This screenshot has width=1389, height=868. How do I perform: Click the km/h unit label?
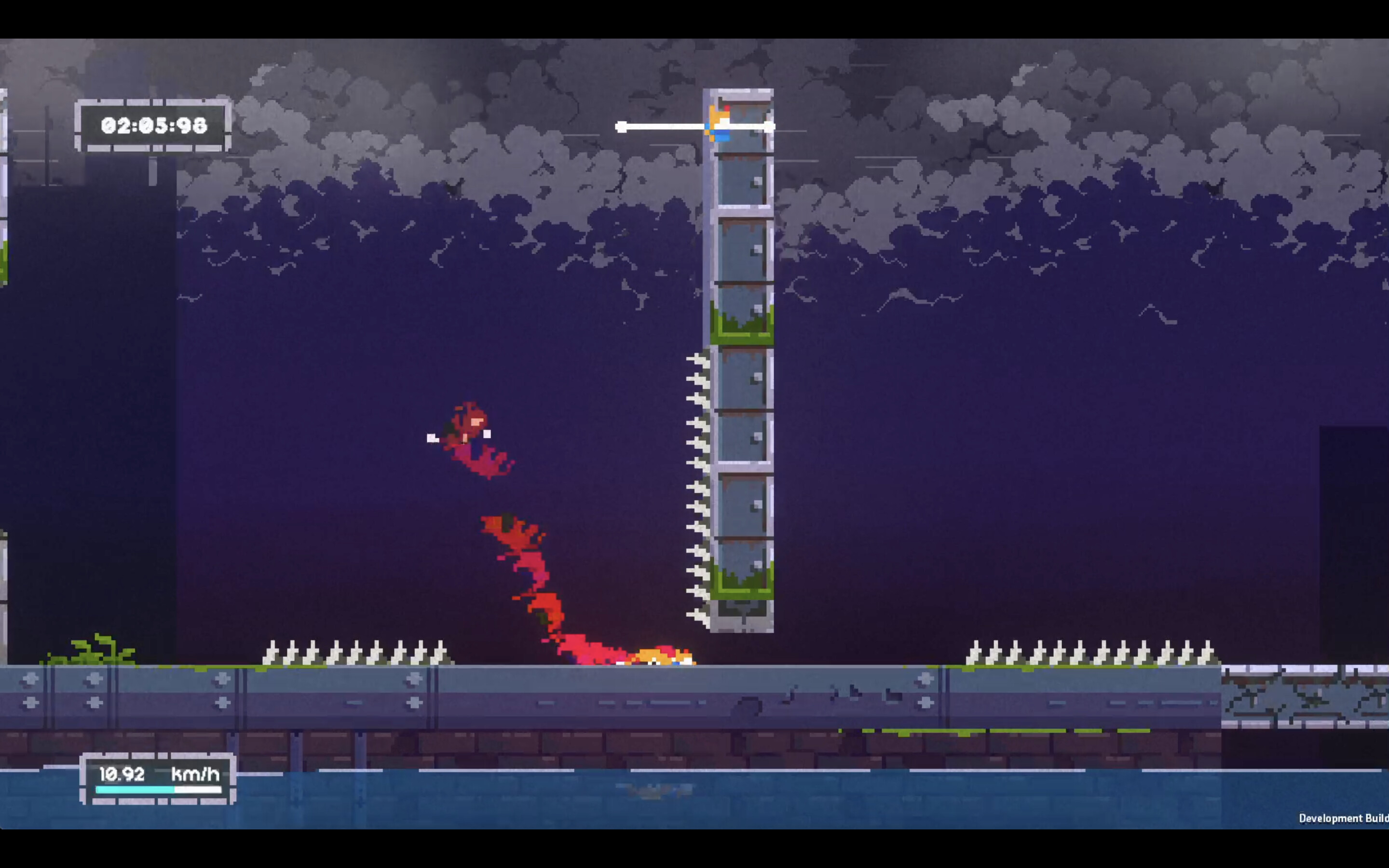tap(195, 775)
